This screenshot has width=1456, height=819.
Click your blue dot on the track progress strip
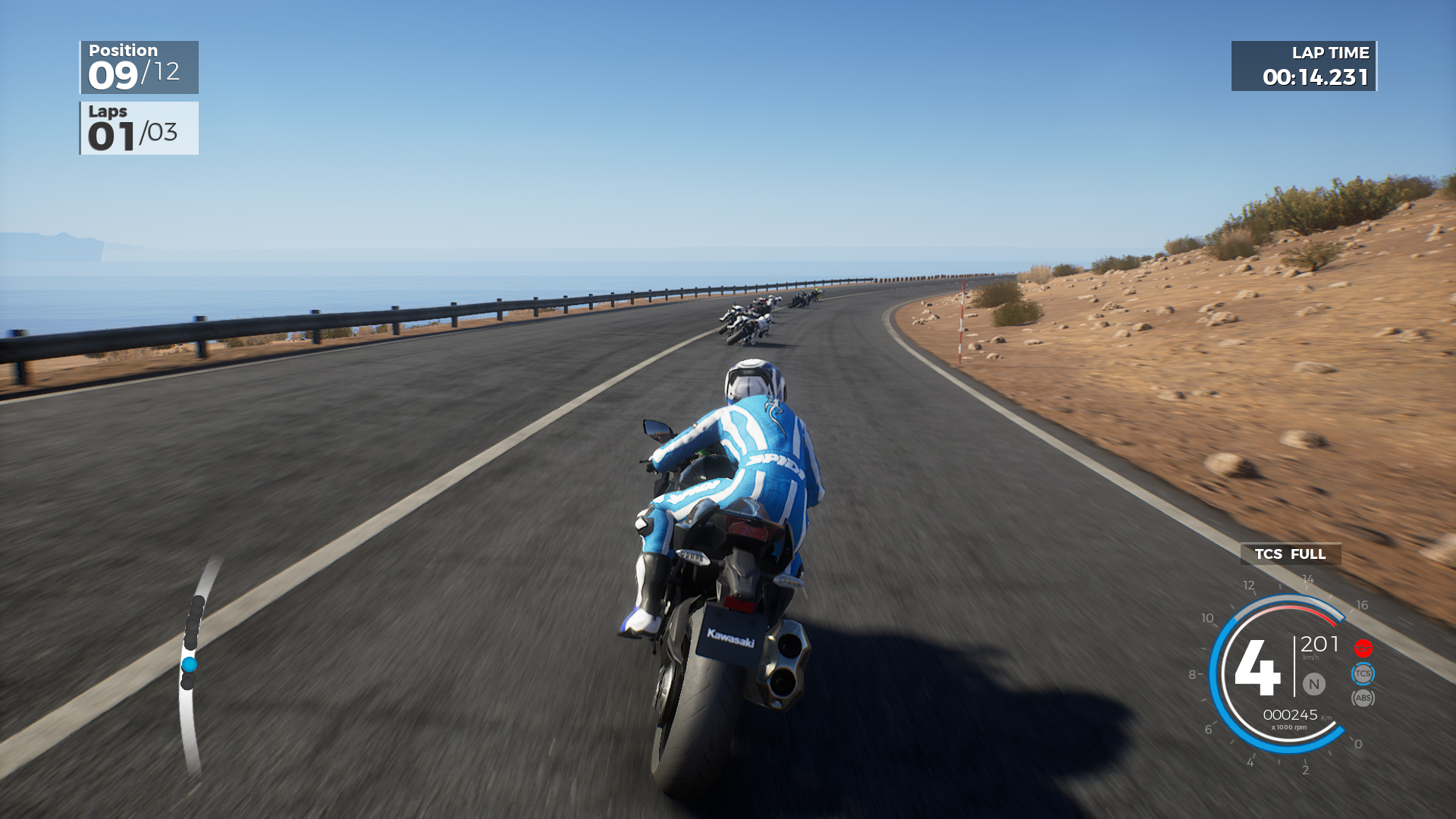[190, 662]
